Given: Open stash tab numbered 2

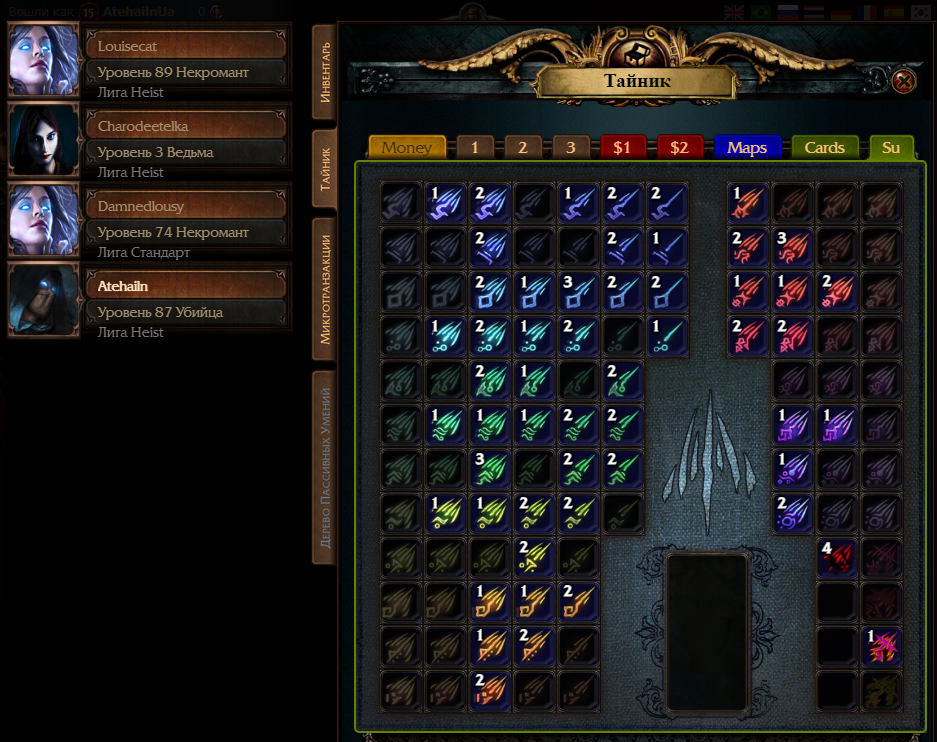Looking at the screenshot, I should pyautogui.click(x=522, y=147).
